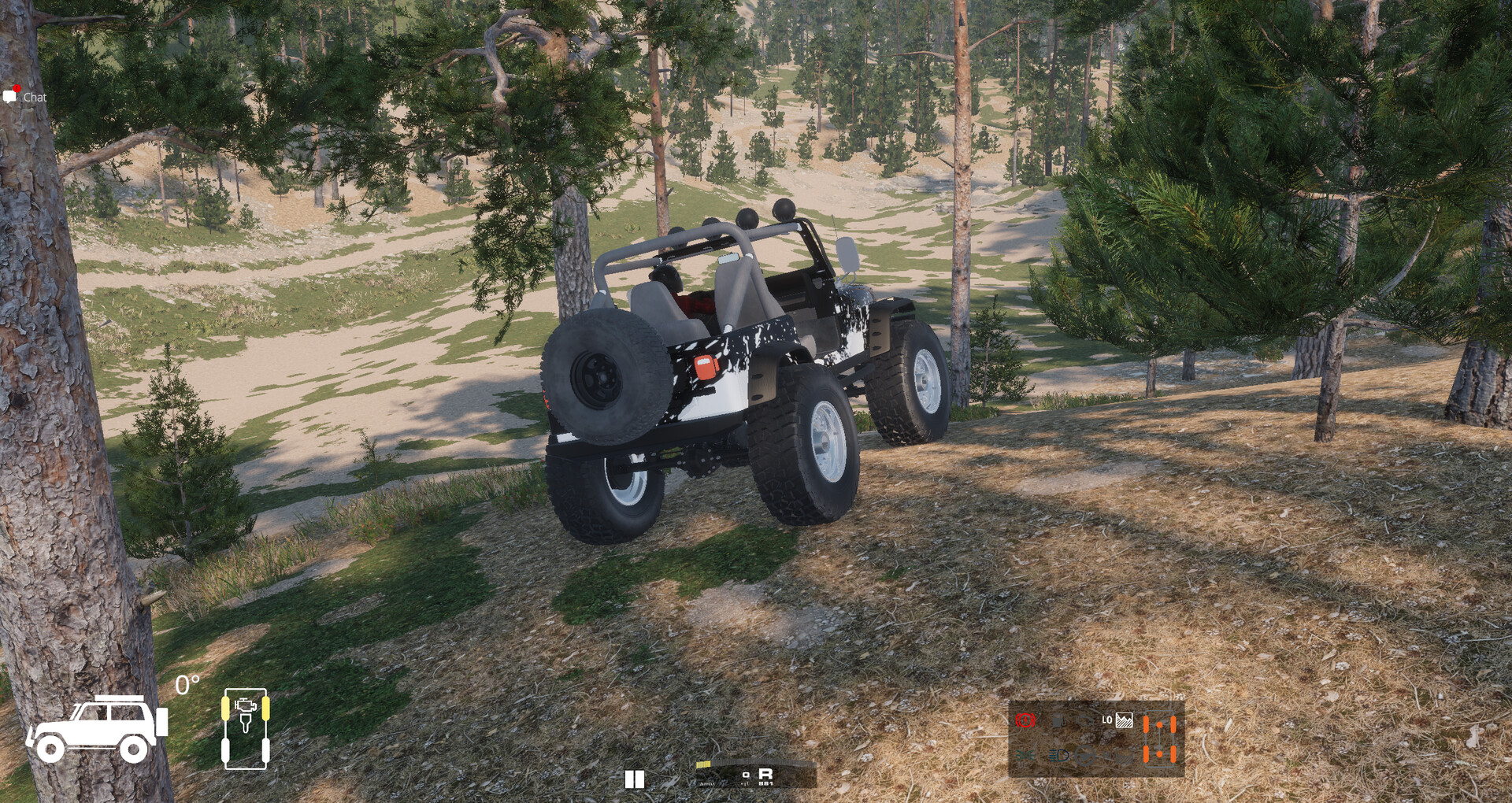Click the reverse gear R indicator

point(765,774)
